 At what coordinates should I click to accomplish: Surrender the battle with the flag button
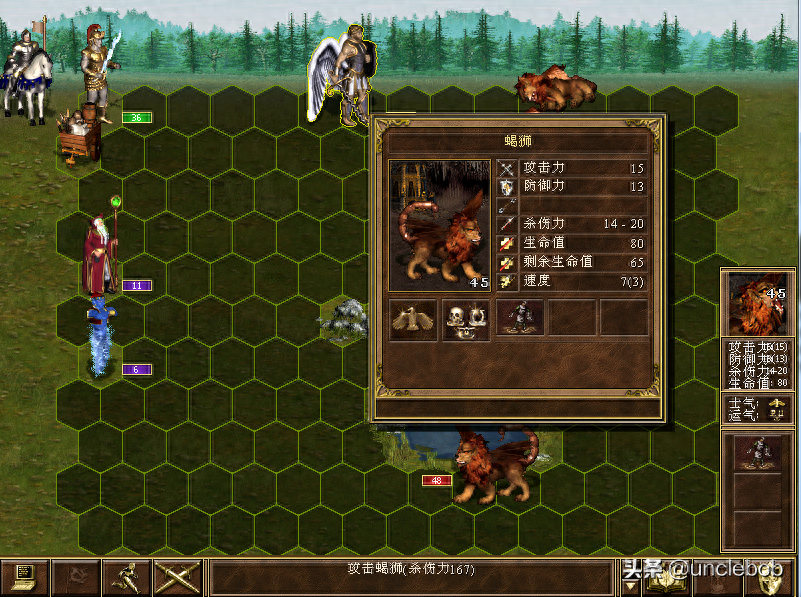75,577
